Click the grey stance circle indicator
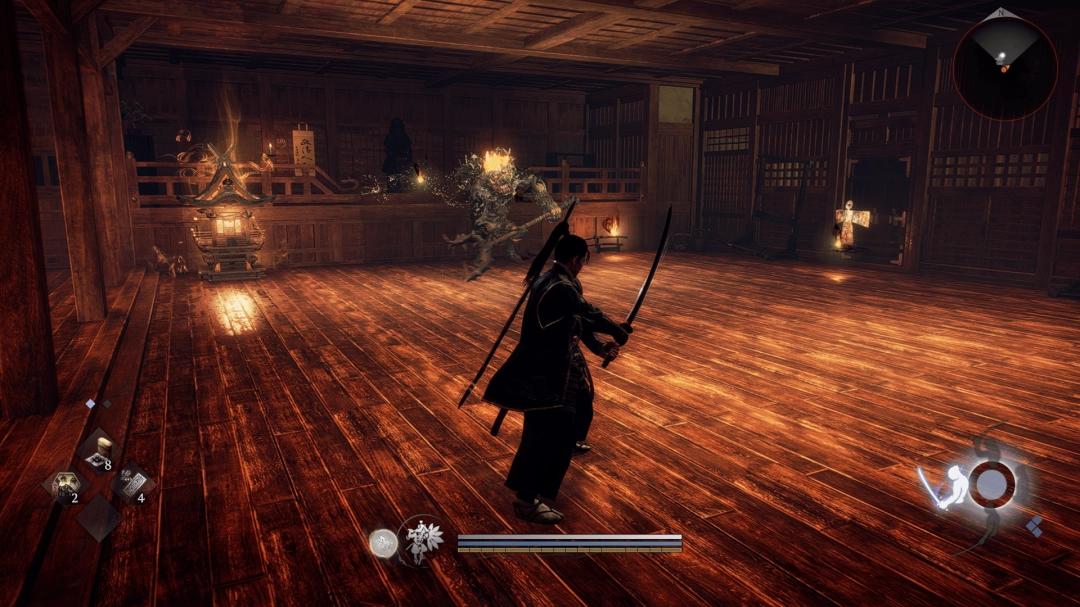Screen dimensions: 1080x607 tap(990, 484)
